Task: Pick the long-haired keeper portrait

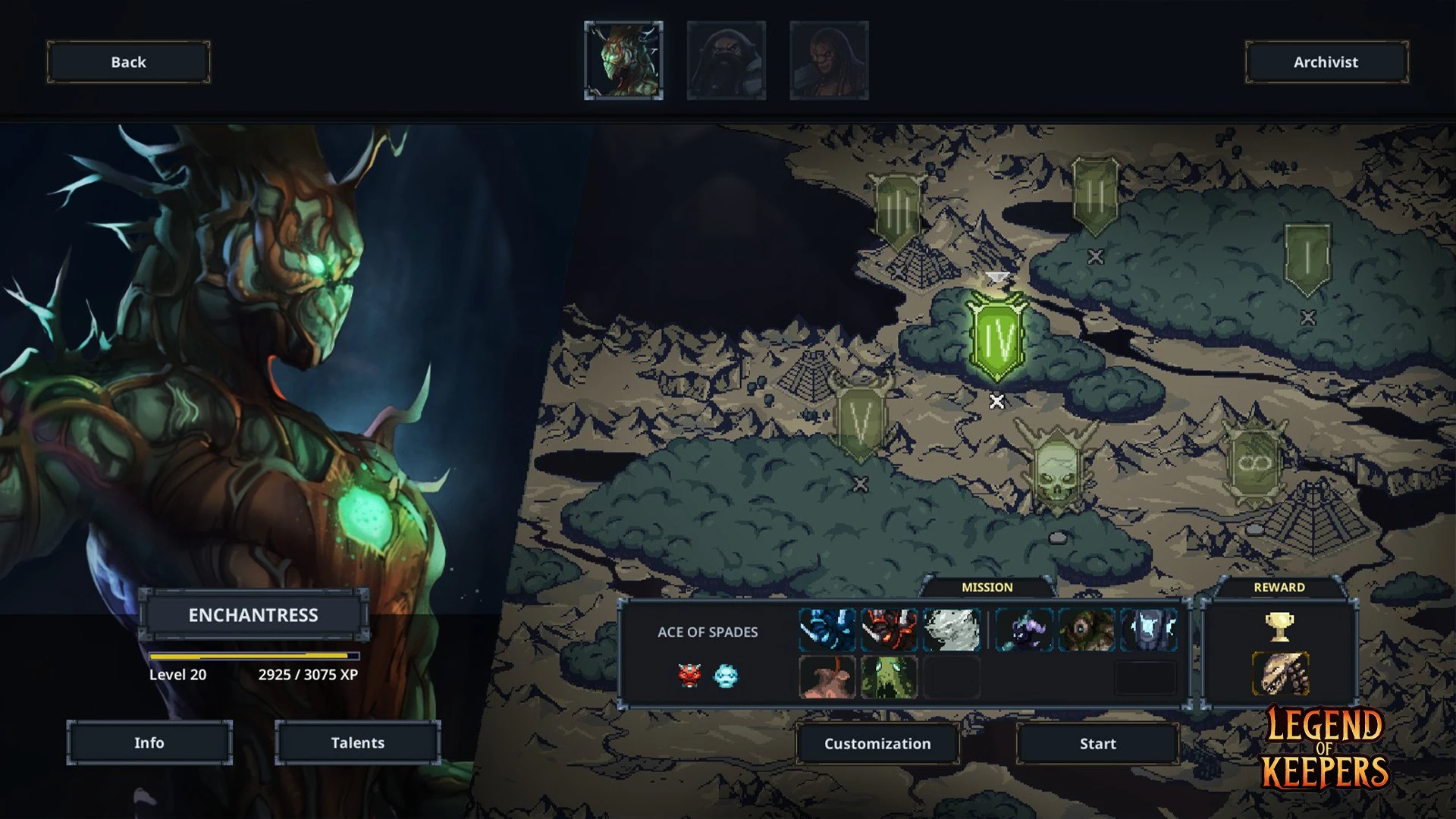Action: [829, 61]
